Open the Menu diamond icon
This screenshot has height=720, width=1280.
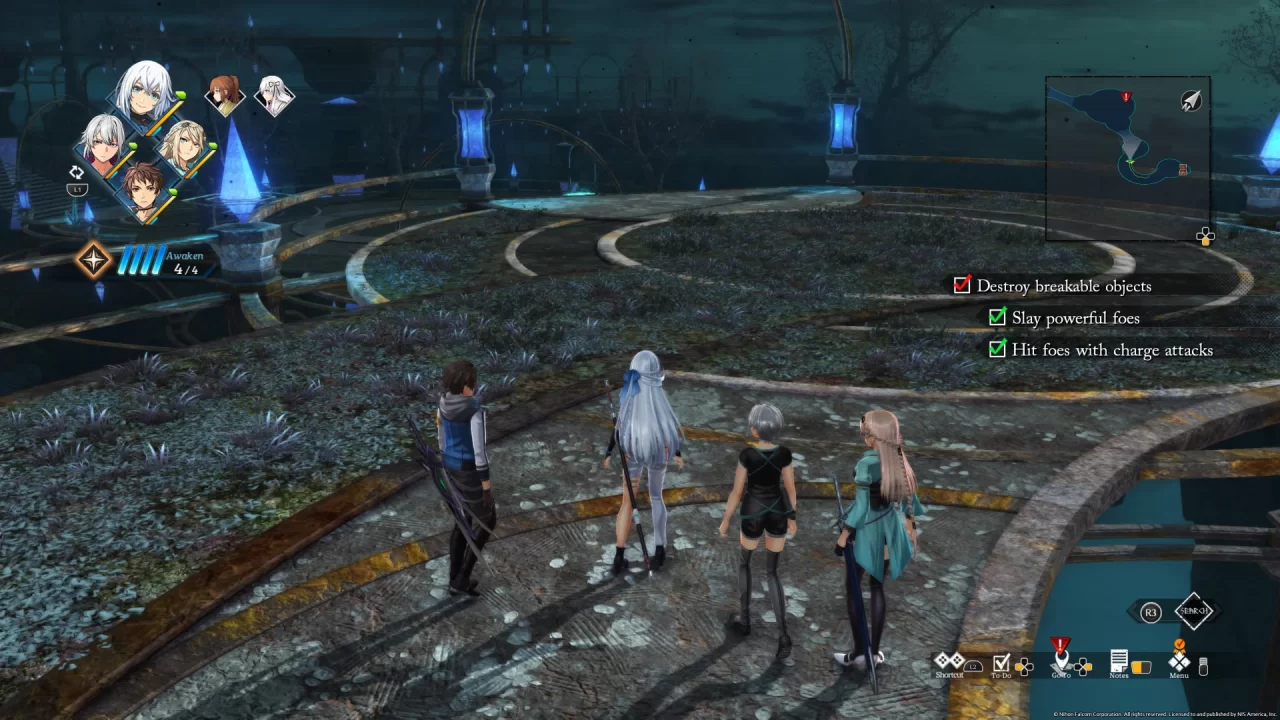(1179, 662)
